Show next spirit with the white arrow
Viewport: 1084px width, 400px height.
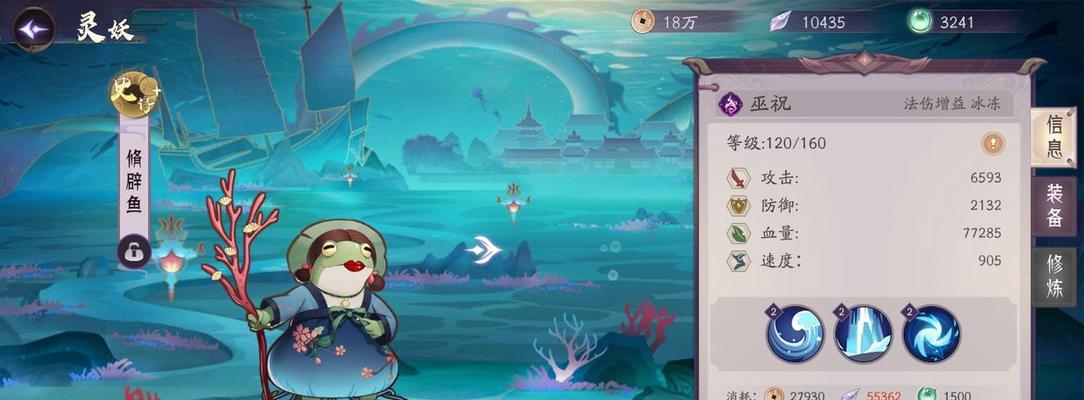[x=484, y=249]
